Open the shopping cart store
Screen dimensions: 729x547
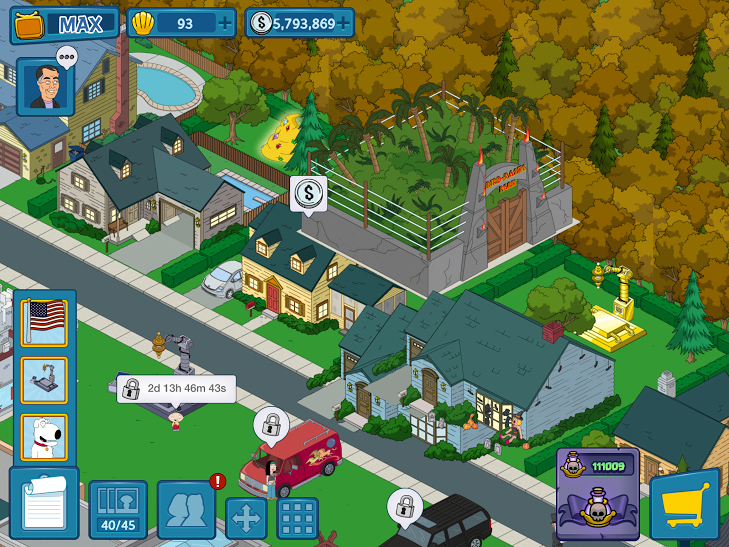coord(685,507)
